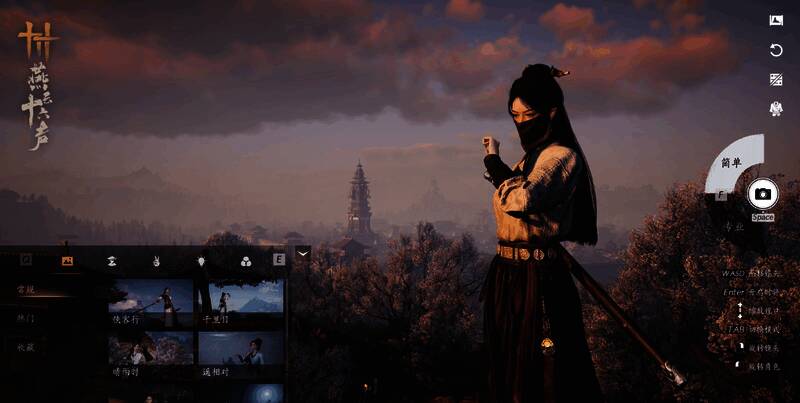This screenshot has height=403, width=800.
Task: Choose the 常规 regular category
Action: click(x=26, y=290)
